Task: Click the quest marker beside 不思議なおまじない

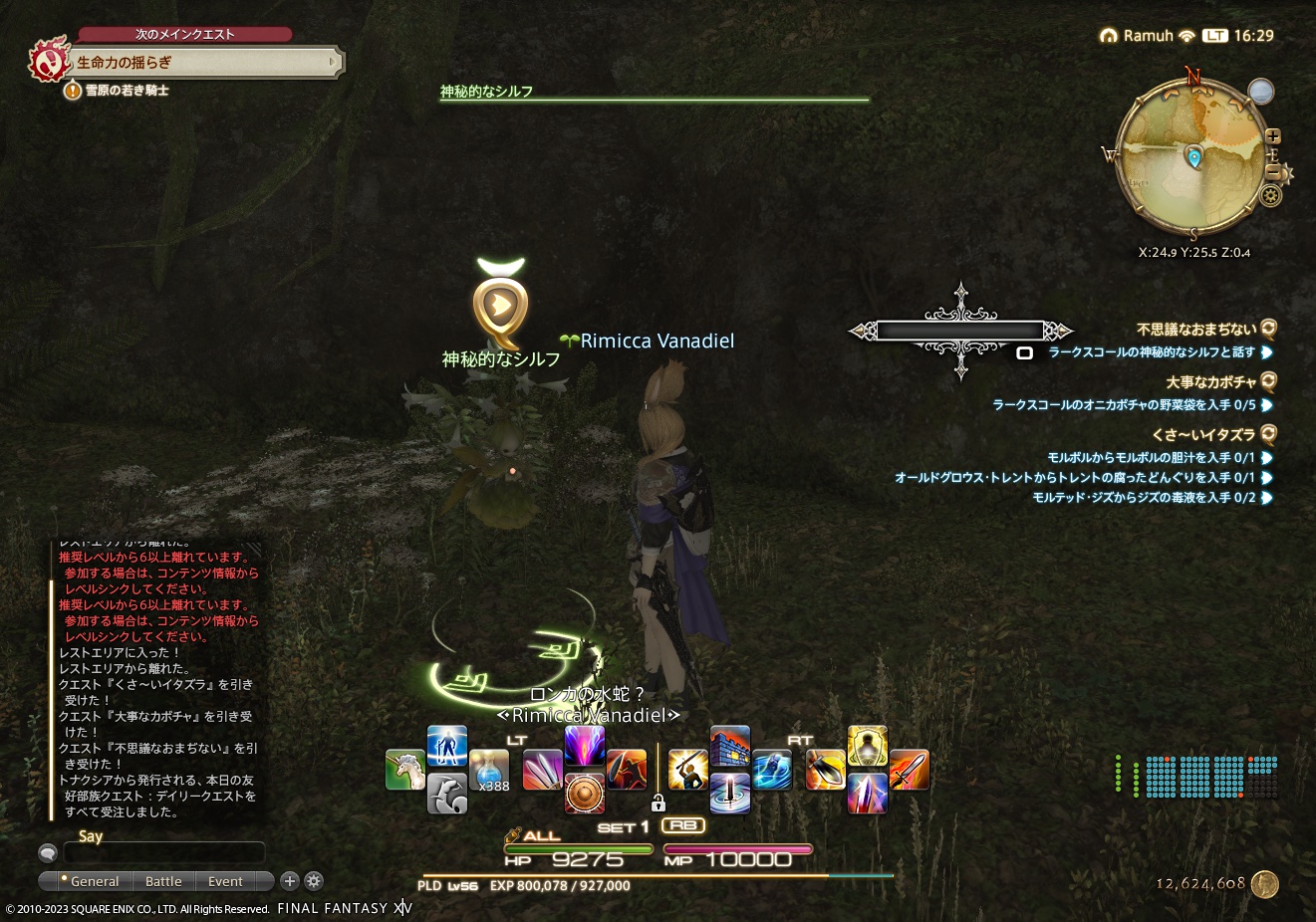Action: click(1266, 331)
